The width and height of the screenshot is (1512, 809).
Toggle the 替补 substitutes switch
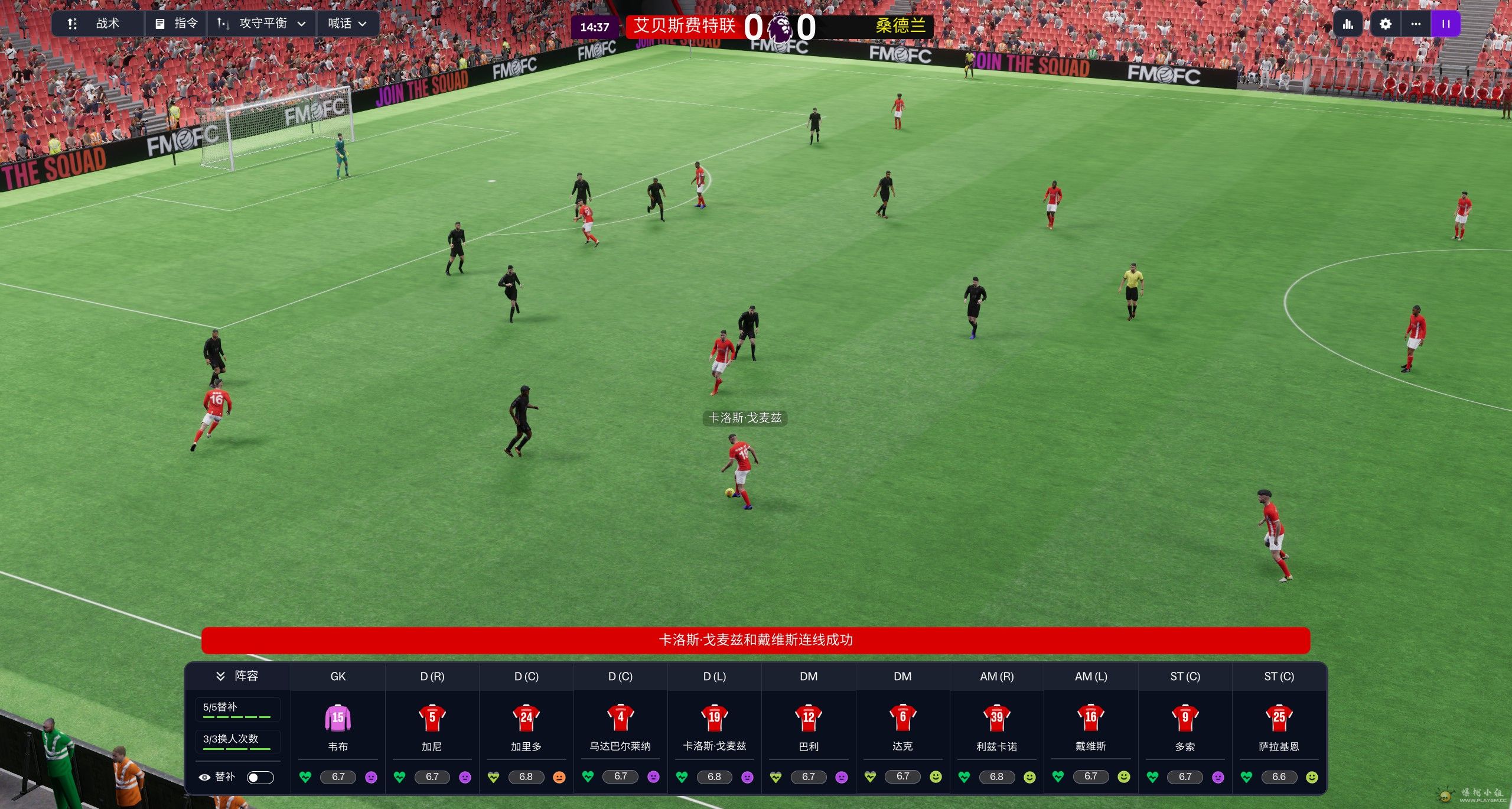260,777
